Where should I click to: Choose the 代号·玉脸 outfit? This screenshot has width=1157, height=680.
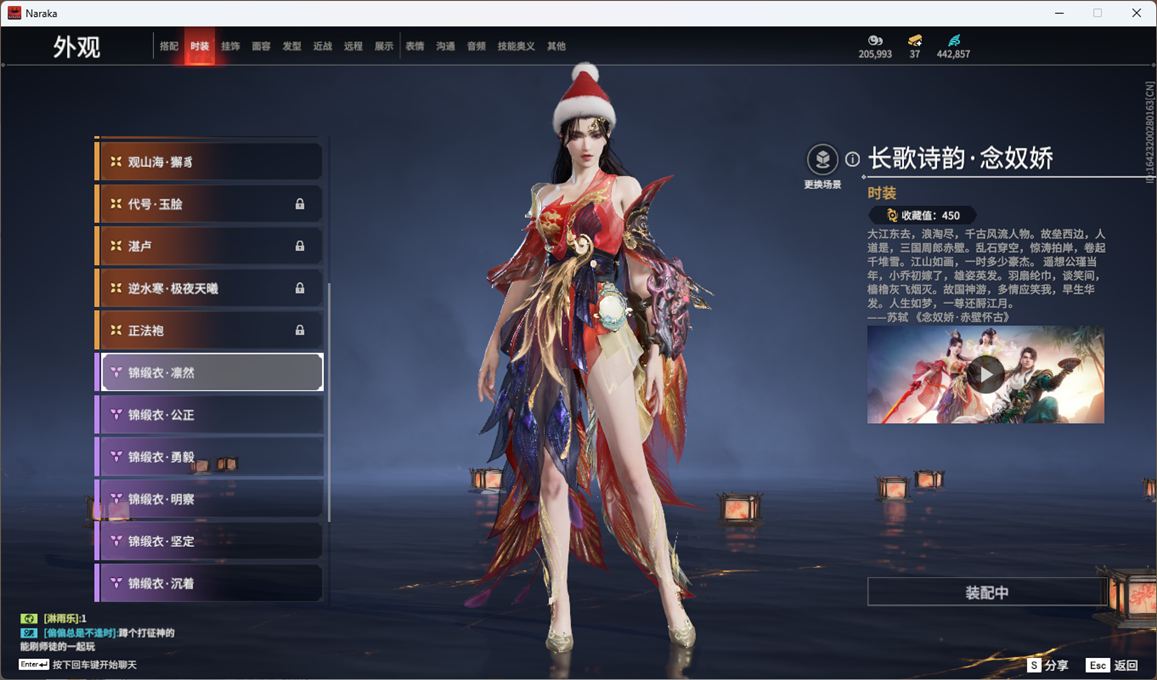point(210,204)
